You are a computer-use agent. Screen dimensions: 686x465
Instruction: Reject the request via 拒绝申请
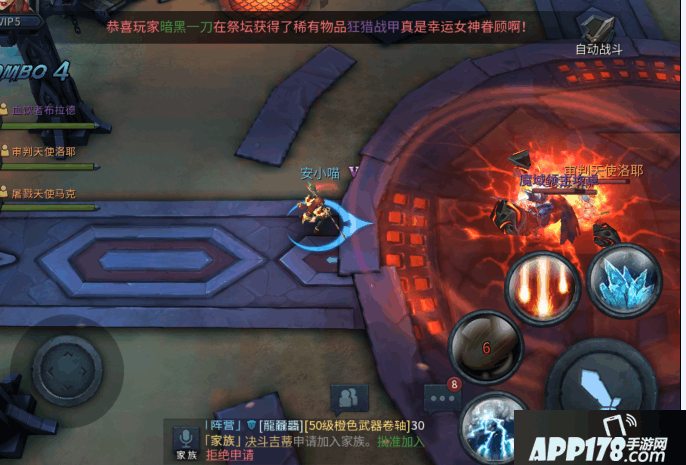230,455
